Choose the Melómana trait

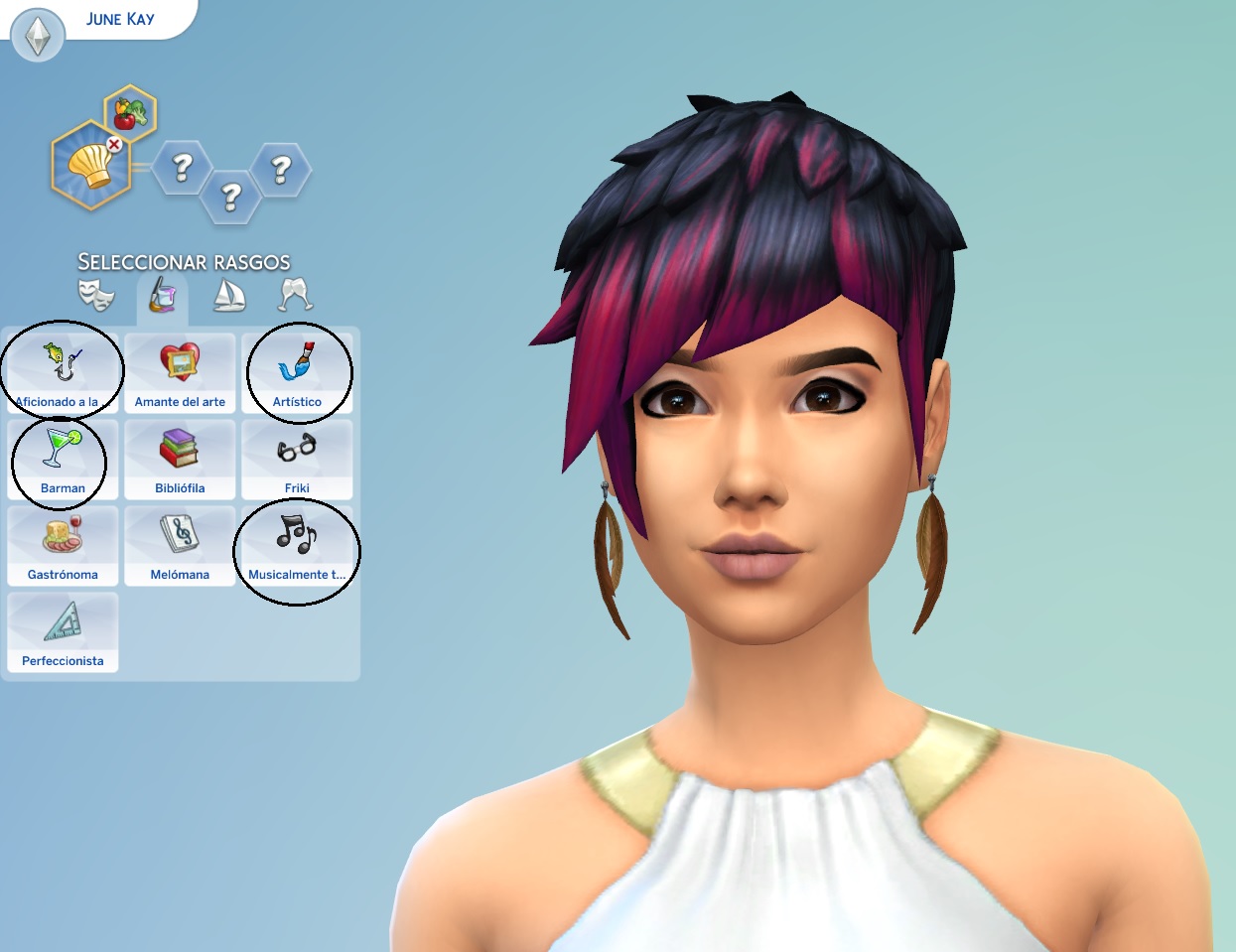[x=180, y=545]
